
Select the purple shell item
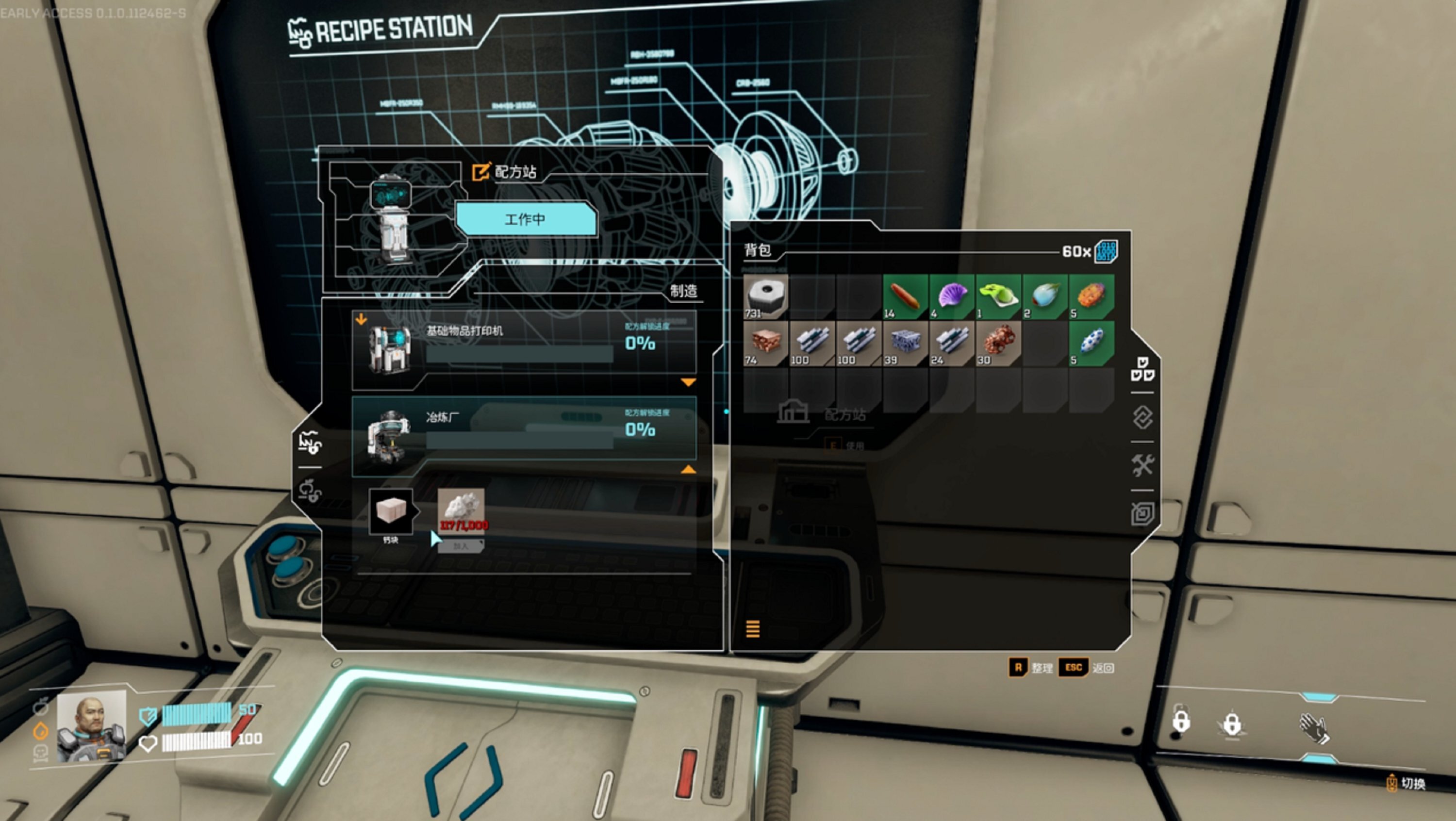(x=952, y=296)
